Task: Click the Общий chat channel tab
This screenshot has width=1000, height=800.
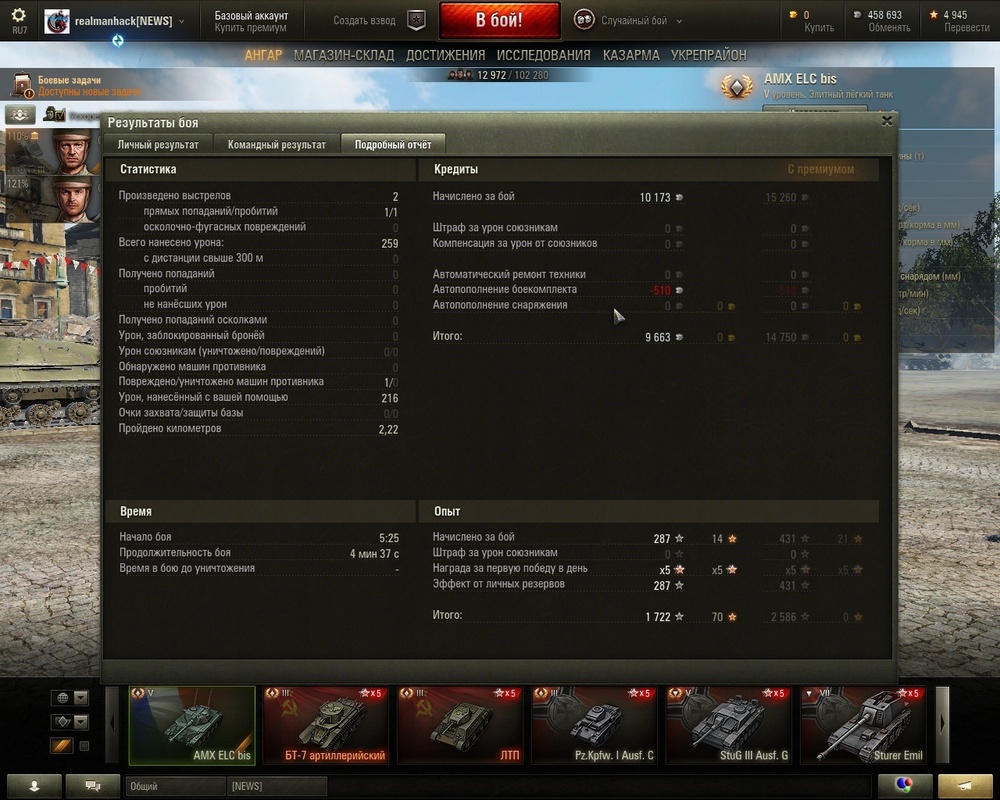Action: point(175,786)
